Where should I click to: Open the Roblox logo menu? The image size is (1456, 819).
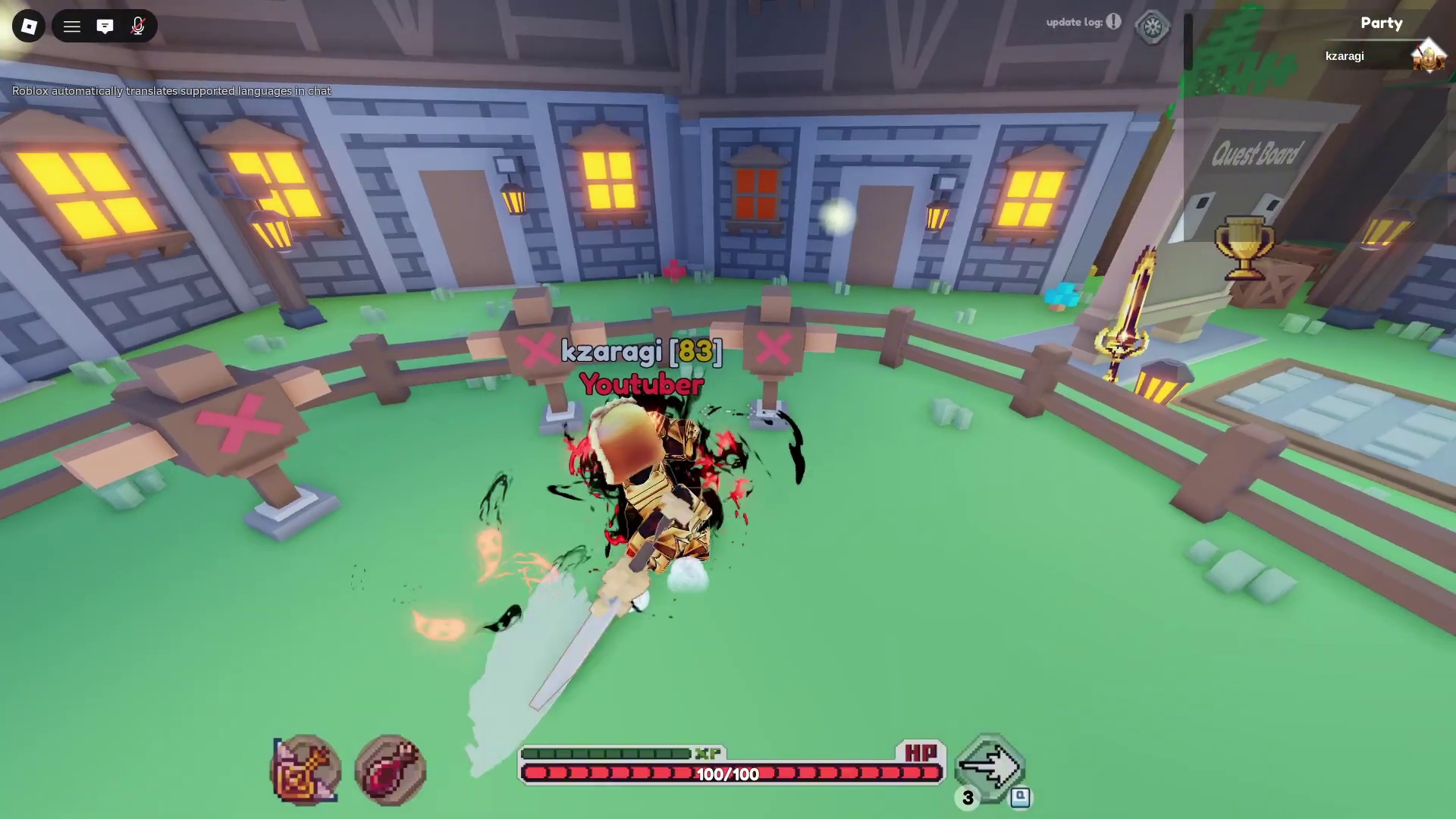(29, 27)
